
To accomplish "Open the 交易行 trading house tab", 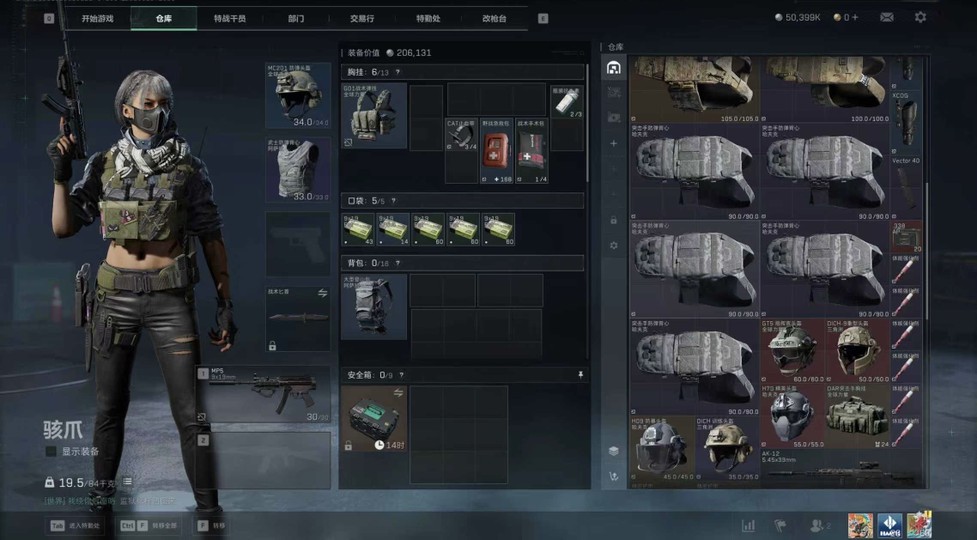I will 362,18.
